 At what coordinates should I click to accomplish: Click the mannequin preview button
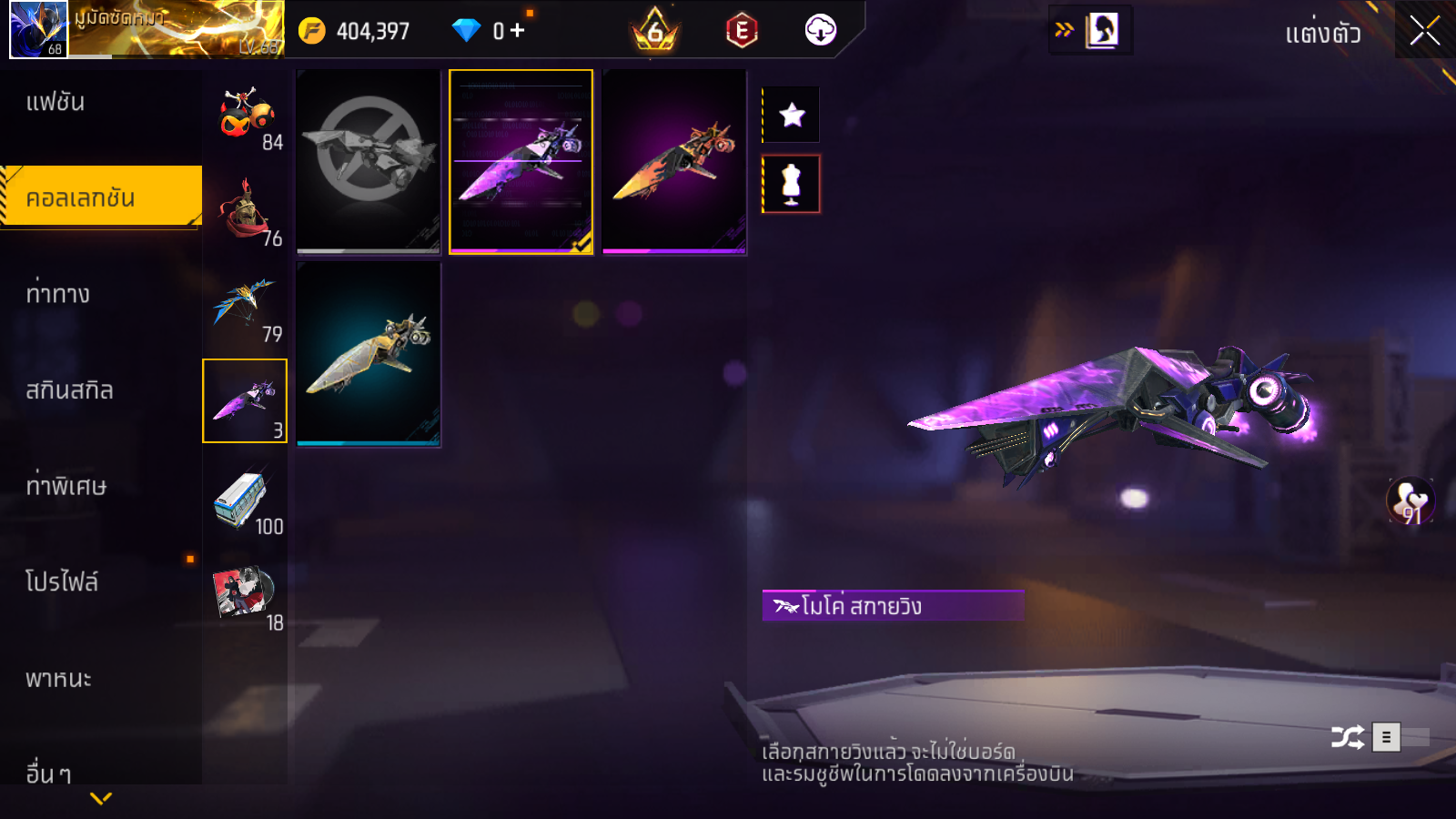point(792,184)
